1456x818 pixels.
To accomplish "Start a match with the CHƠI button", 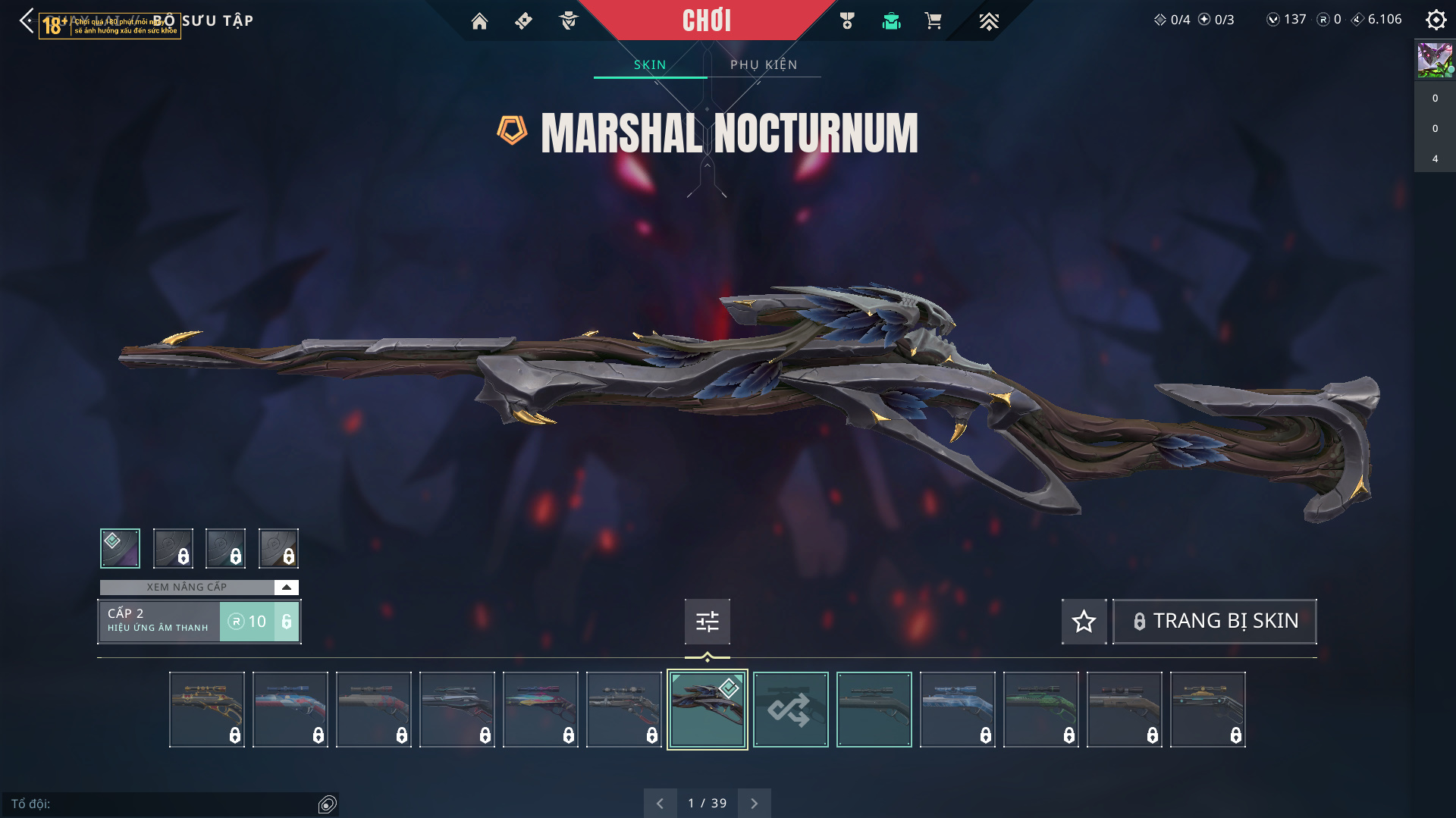I will (706, 20).
